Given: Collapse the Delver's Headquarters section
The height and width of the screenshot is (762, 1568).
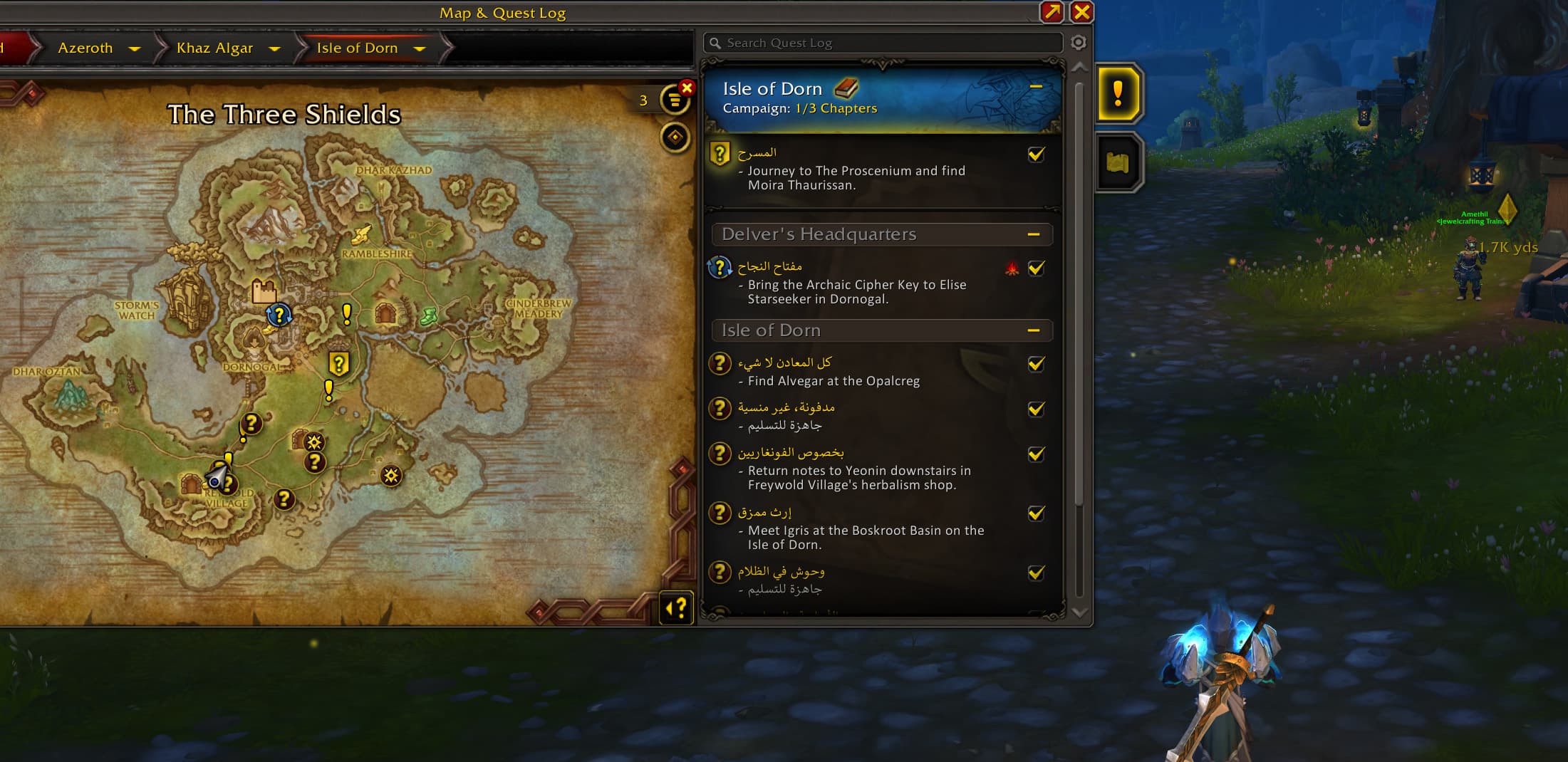Looking at the screenshot, I should pos(1034,234).
